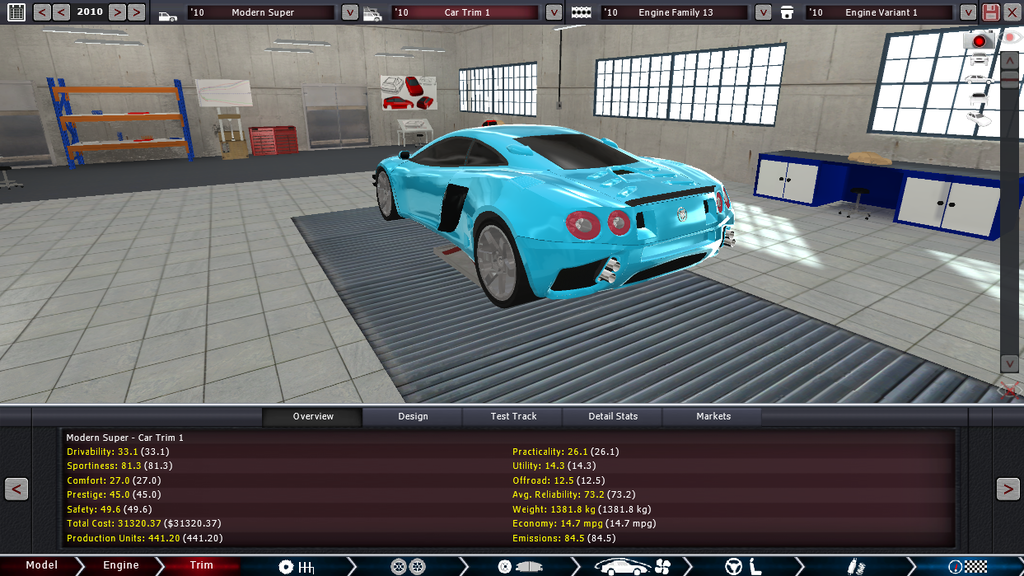Expand the Engine Variant 1 dropdown
This screenshot has width=1024, height=576.
tap(967, 13)
